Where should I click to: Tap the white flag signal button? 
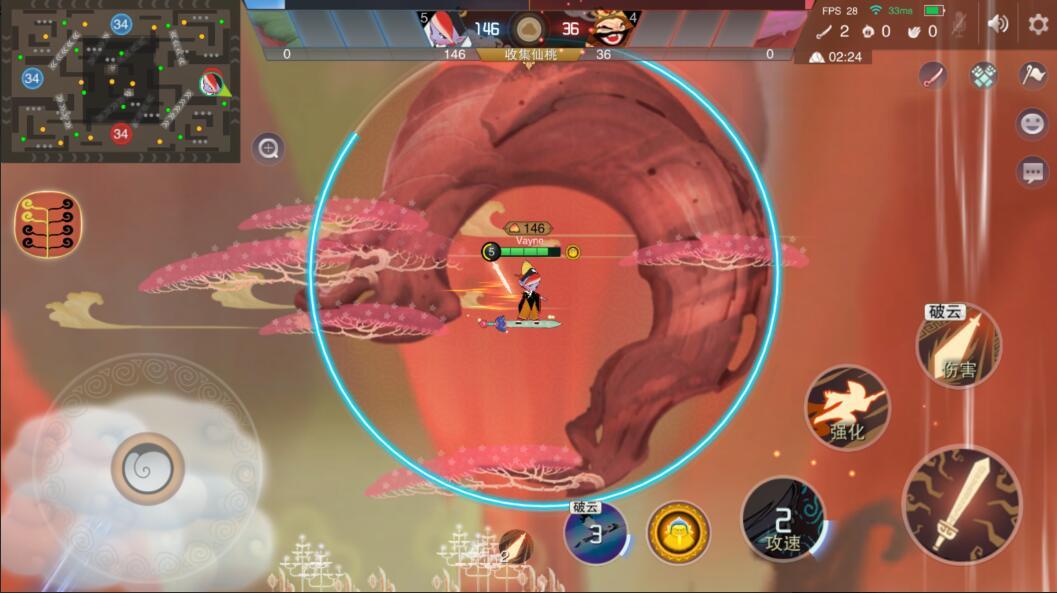(1032, 75)
